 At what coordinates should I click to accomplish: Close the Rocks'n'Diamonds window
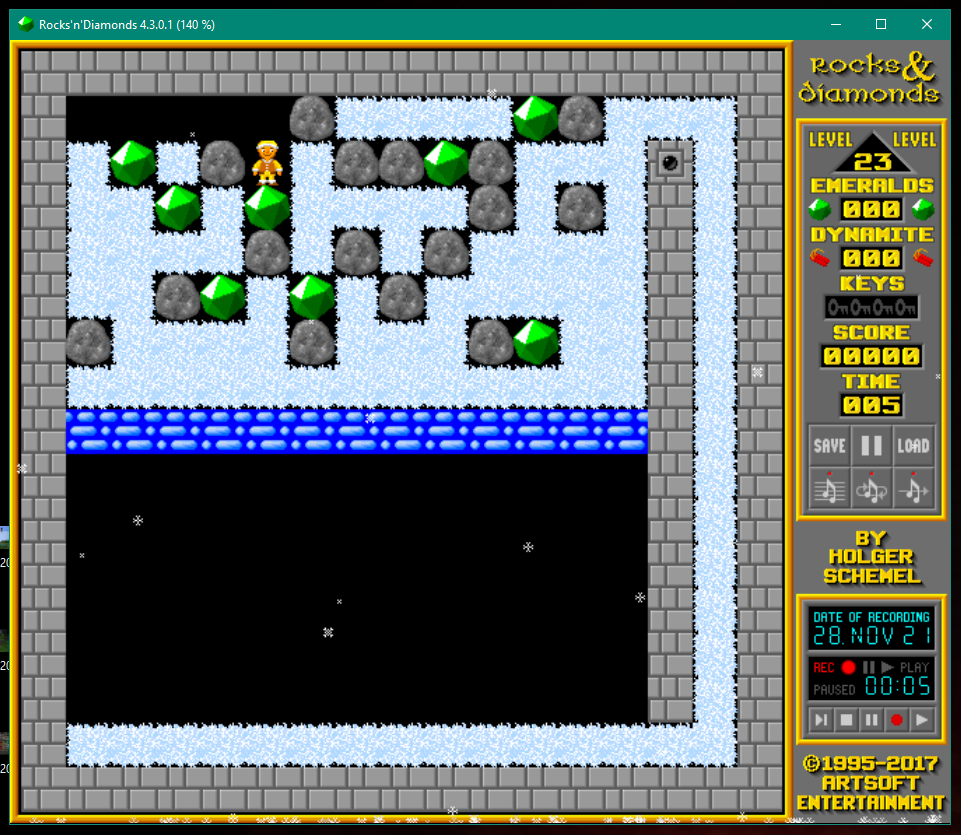click(x=927, y=24)
